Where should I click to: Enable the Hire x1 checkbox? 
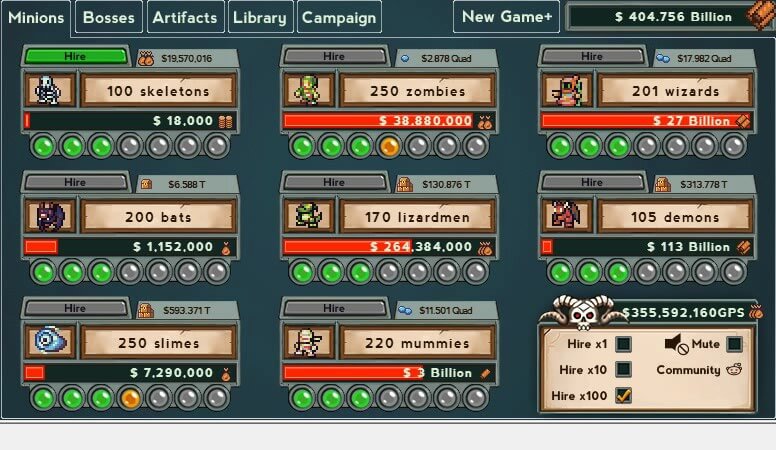click(x=623, y=344)
